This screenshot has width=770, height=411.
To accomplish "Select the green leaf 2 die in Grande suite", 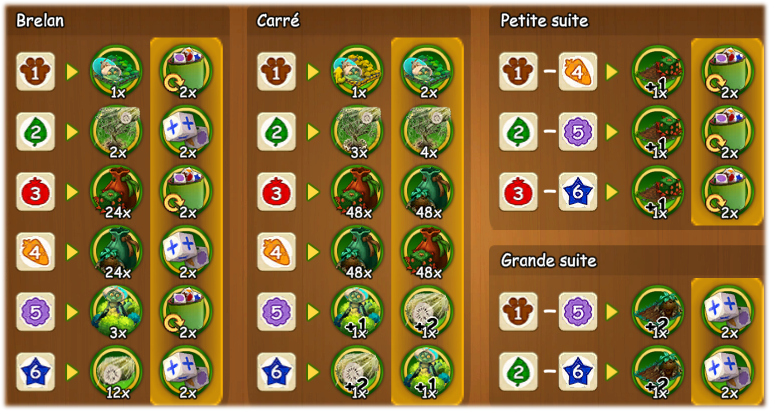I will click(518, 371).
